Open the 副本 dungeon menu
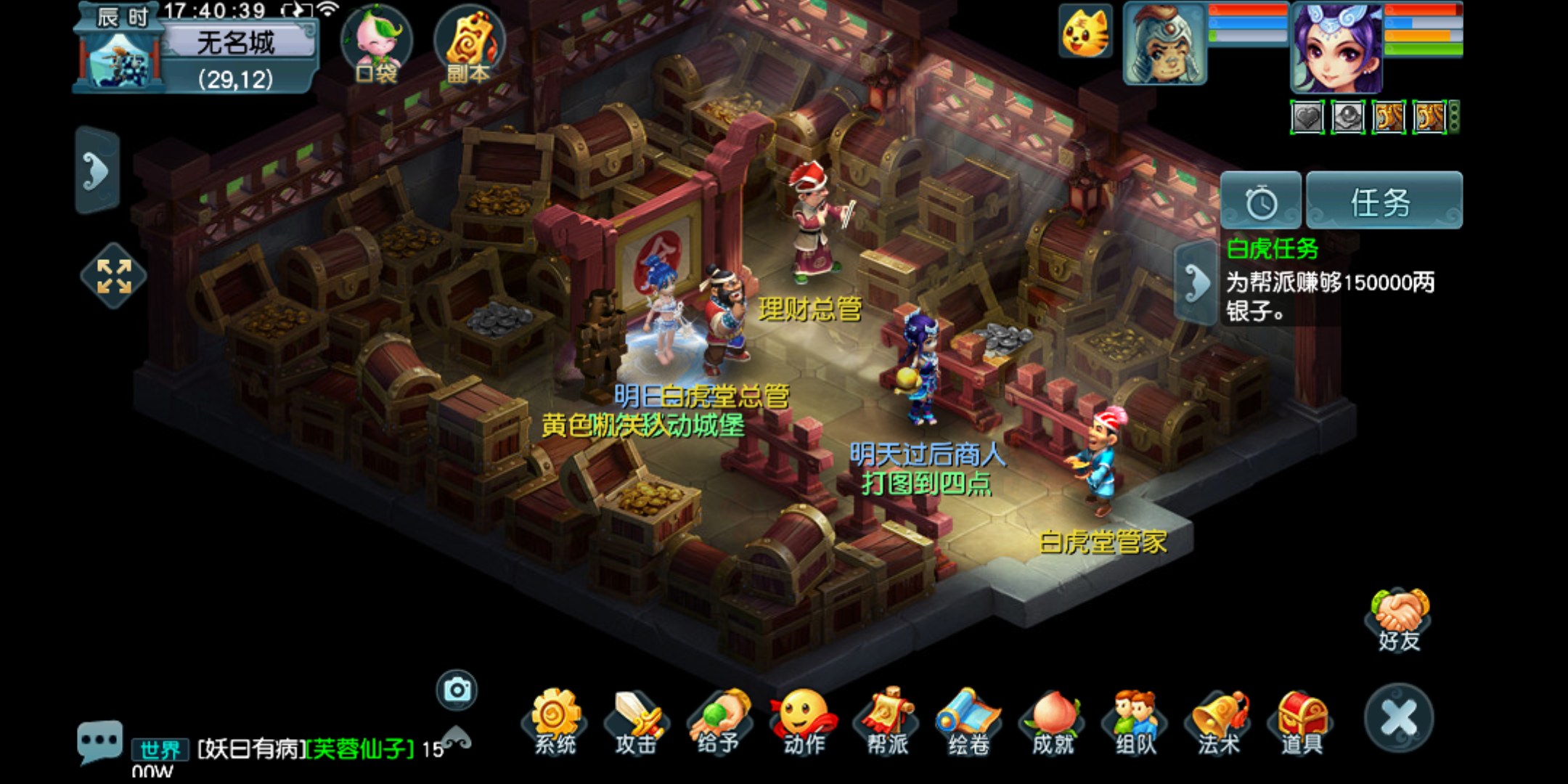The width and height of the screenshot is (1568, 784). point(468,44)
